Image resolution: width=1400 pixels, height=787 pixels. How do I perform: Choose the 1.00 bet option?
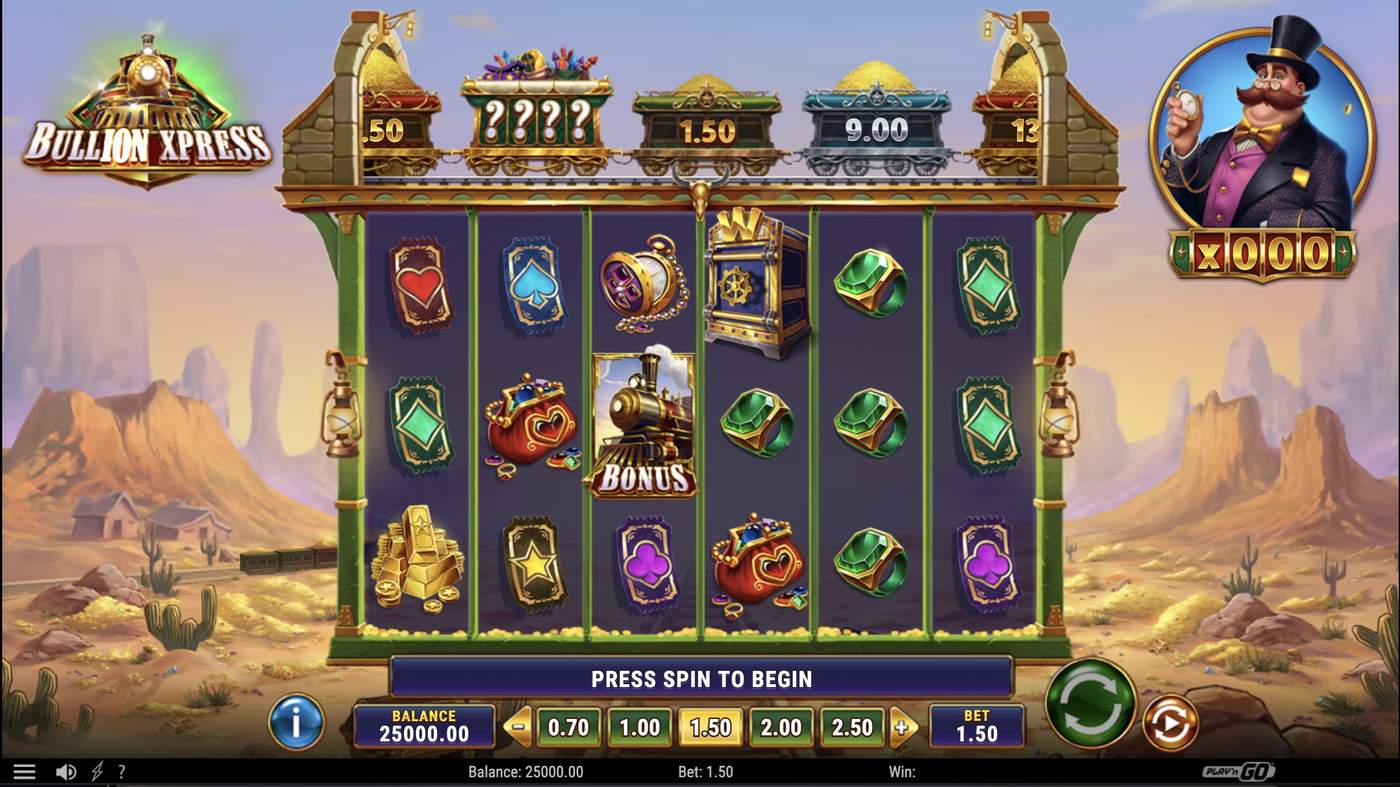coord(639,727)
